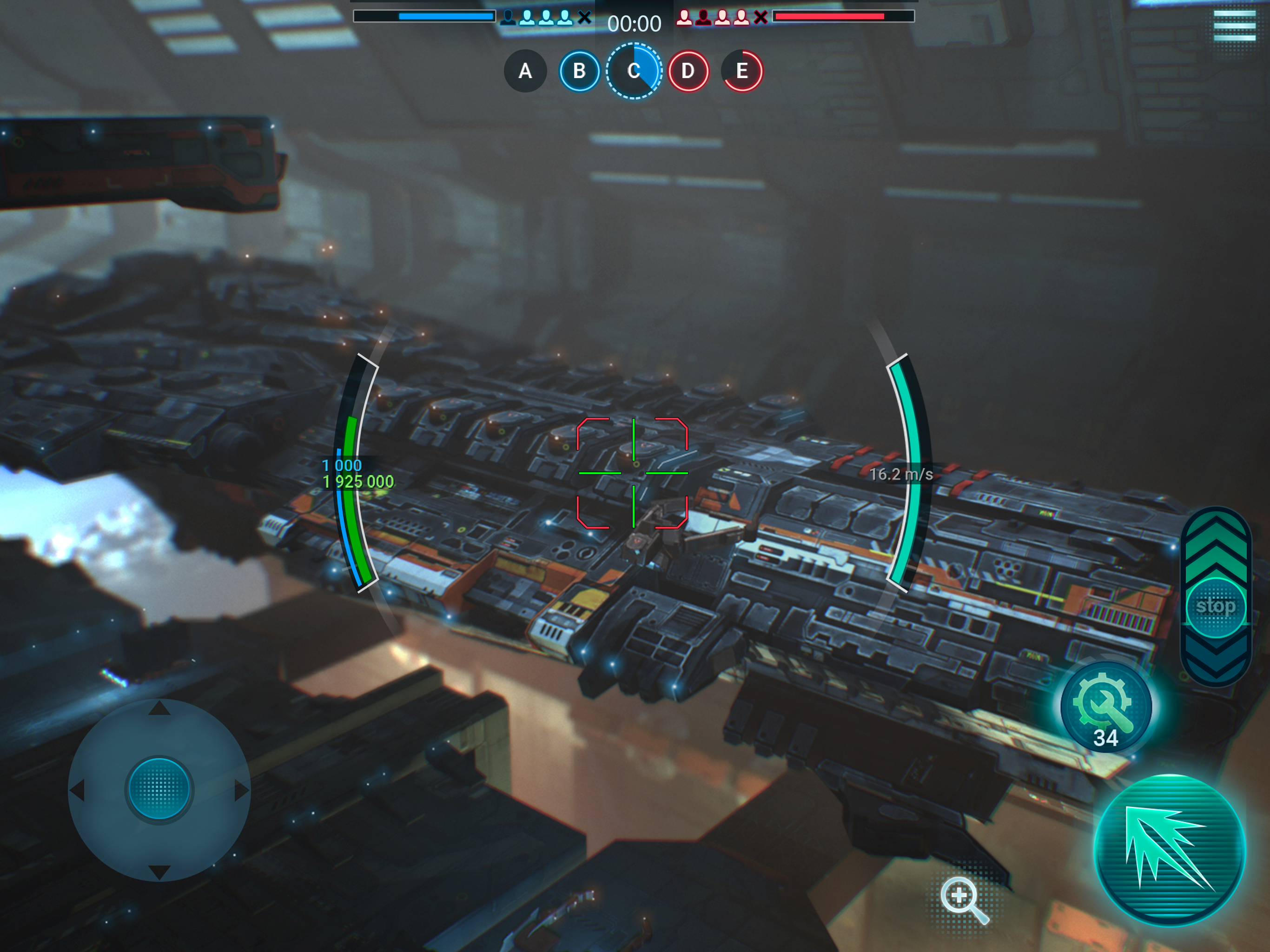Tap the stop throttle button
This screenshot has width=1270, height=952.
[1216, 607]
